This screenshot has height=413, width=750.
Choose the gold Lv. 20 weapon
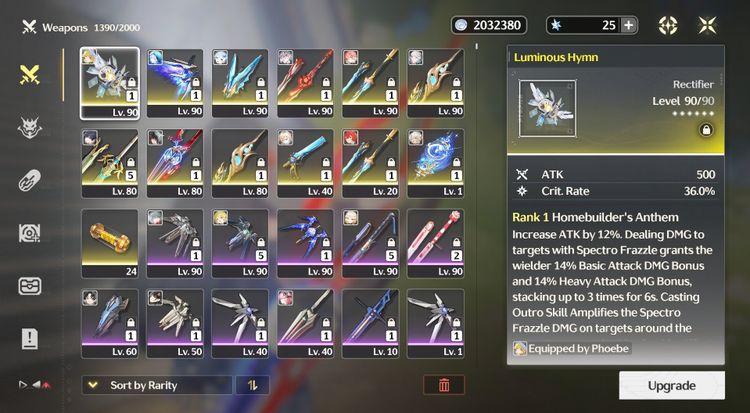tap(370, 164)
